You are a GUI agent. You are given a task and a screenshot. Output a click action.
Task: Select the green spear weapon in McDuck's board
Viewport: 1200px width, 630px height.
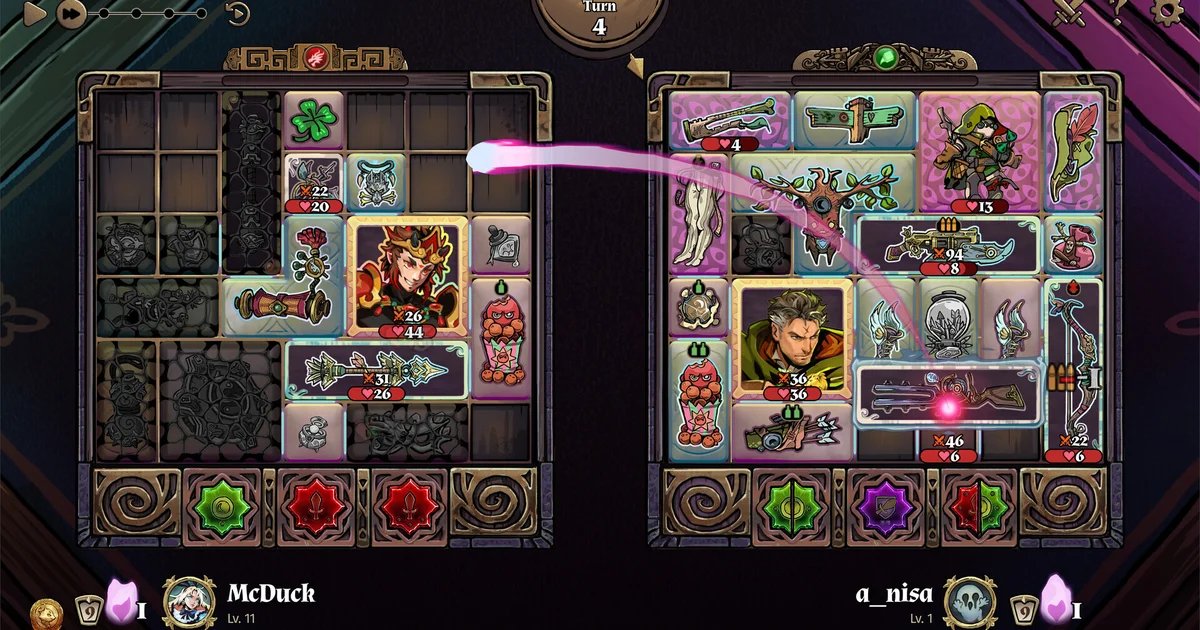click(377, 369)
